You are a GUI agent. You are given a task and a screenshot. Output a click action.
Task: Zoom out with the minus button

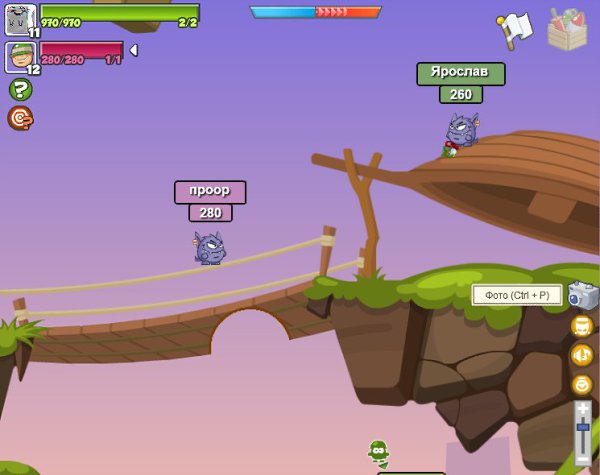coord(583,459)
